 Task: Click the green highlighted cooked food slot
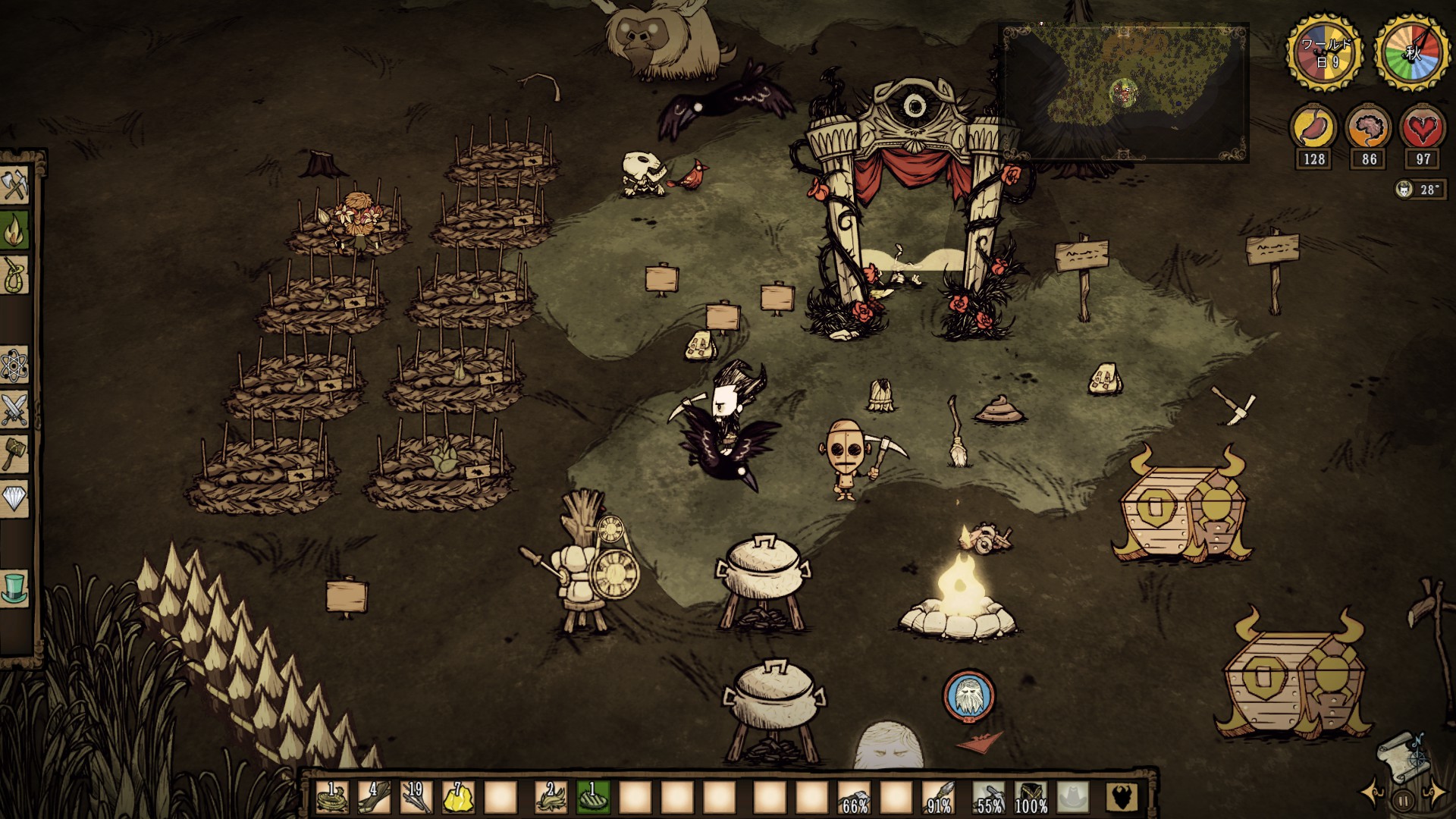pyautogui.click(x=594, y=798)
